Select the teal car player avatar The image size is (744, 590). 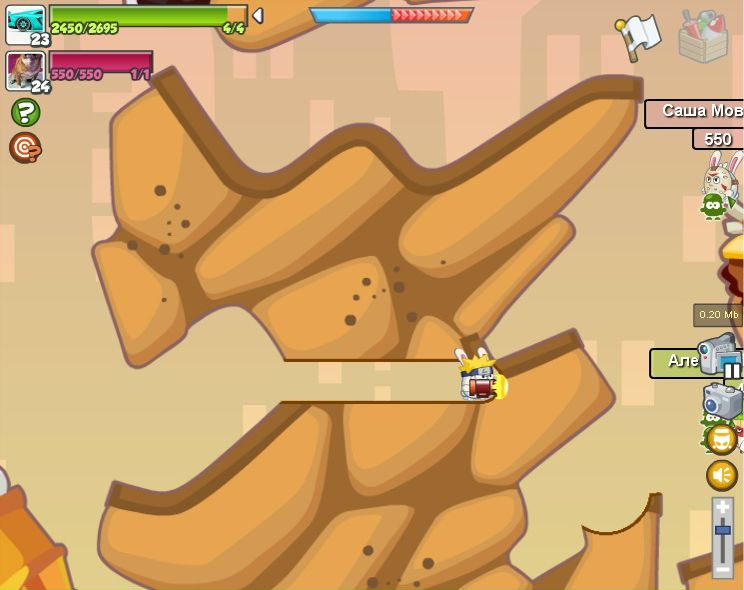[x=24, y=23]
